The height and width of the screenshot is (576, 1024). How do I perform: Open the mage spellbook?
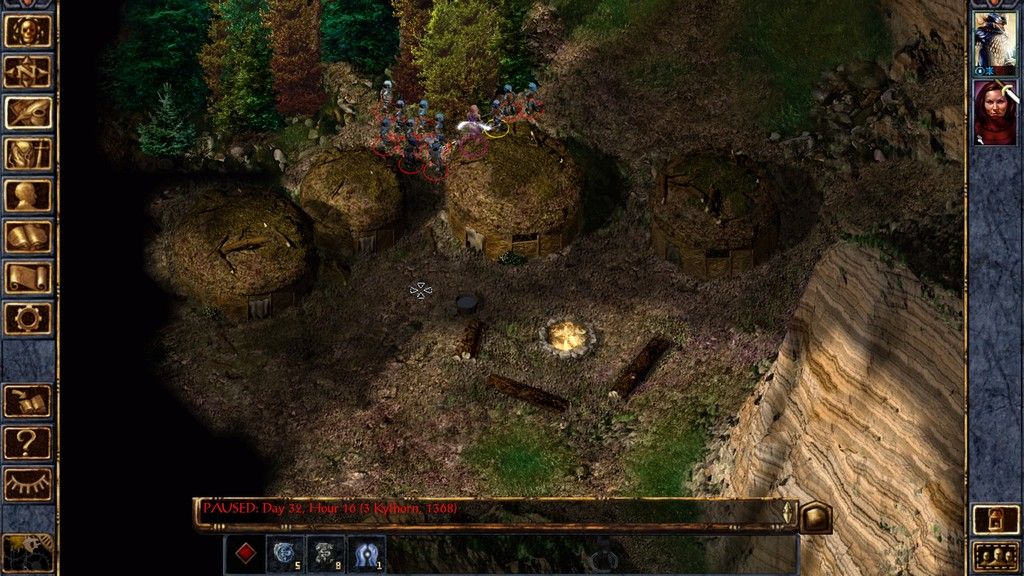28,236
